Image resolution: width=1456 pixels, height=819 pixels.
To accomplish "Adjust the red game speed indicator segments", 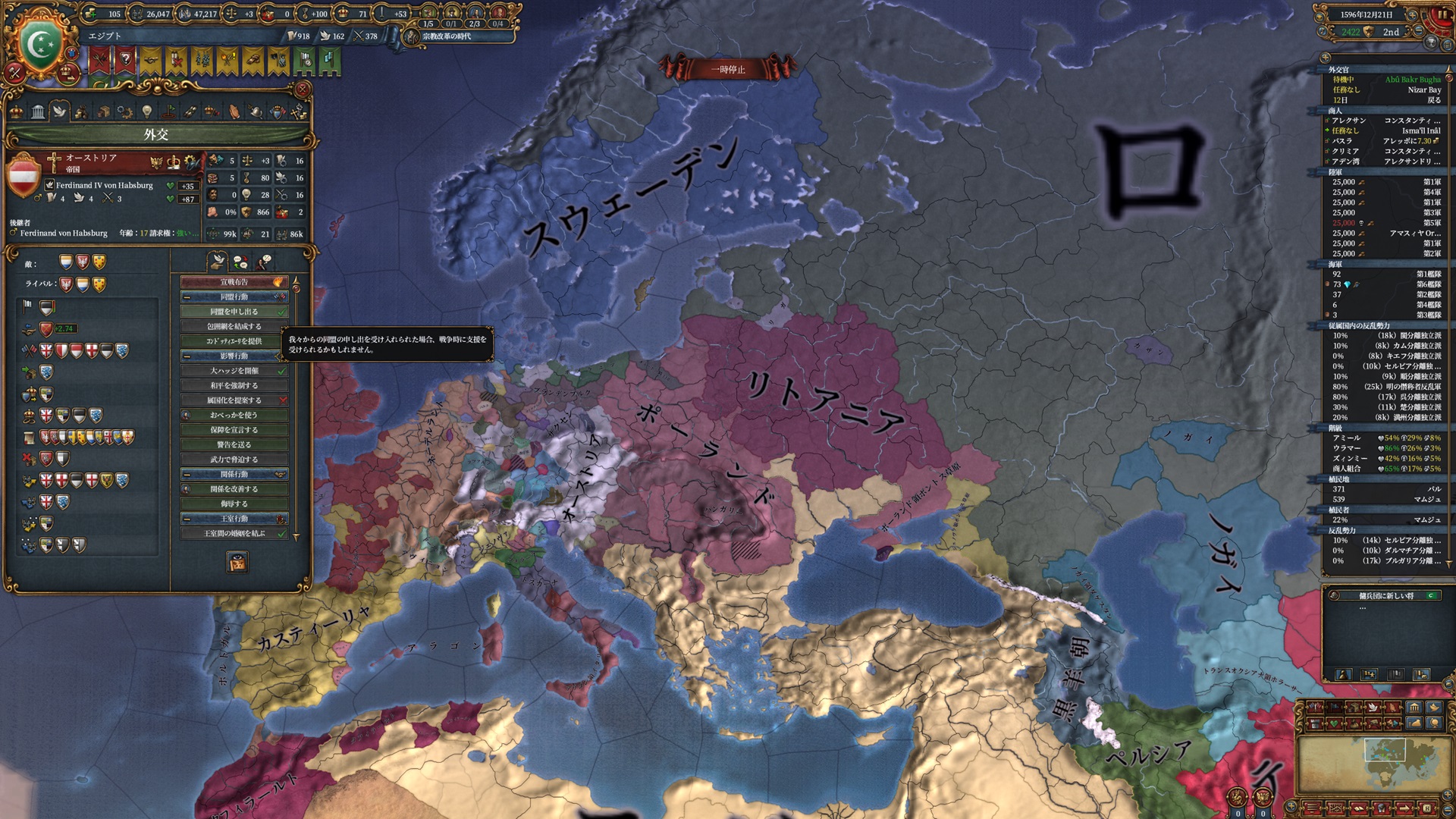I will [x=1432, y=27].
